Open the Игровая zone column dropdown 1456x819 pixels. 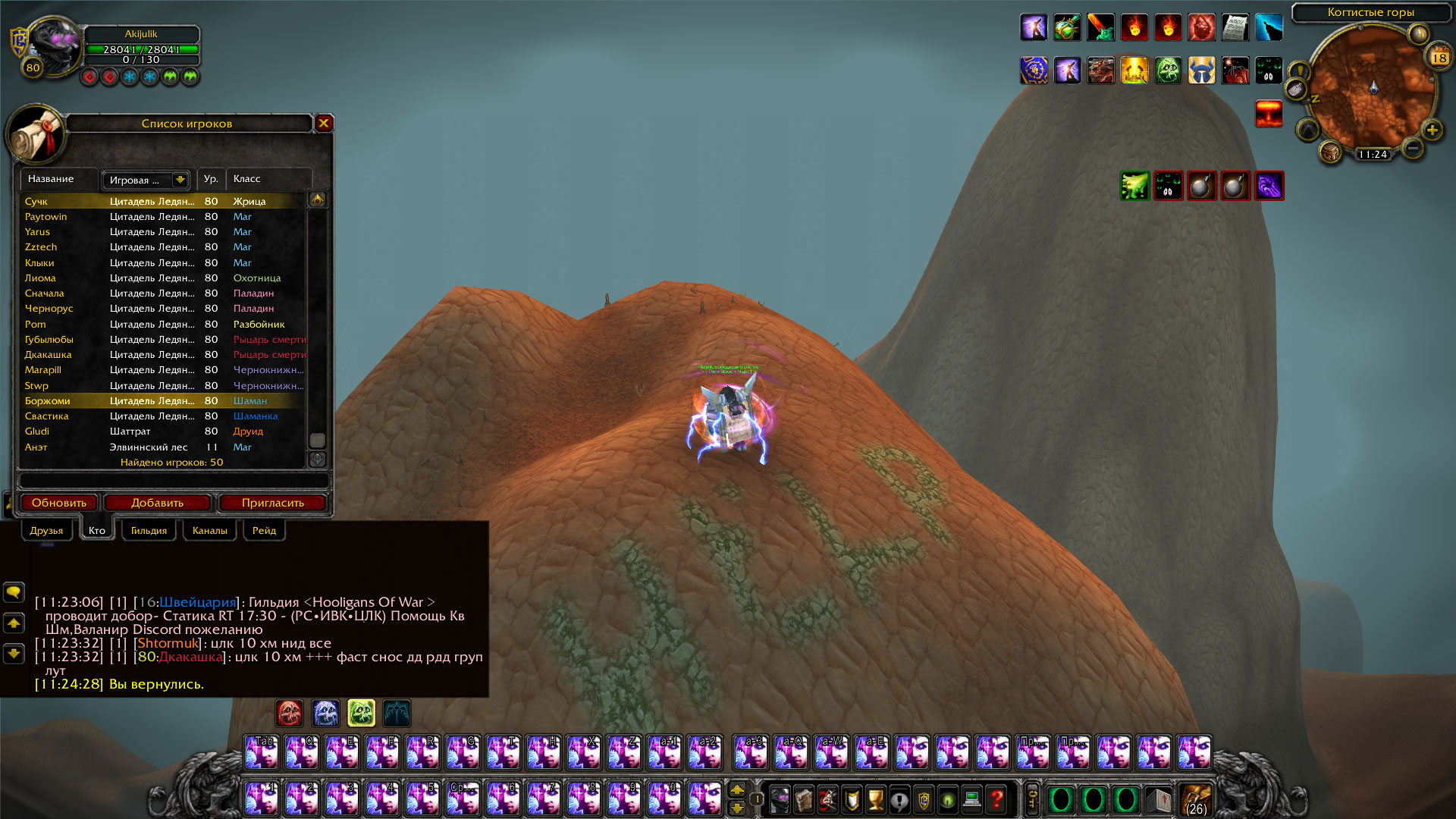pos(180,180)
